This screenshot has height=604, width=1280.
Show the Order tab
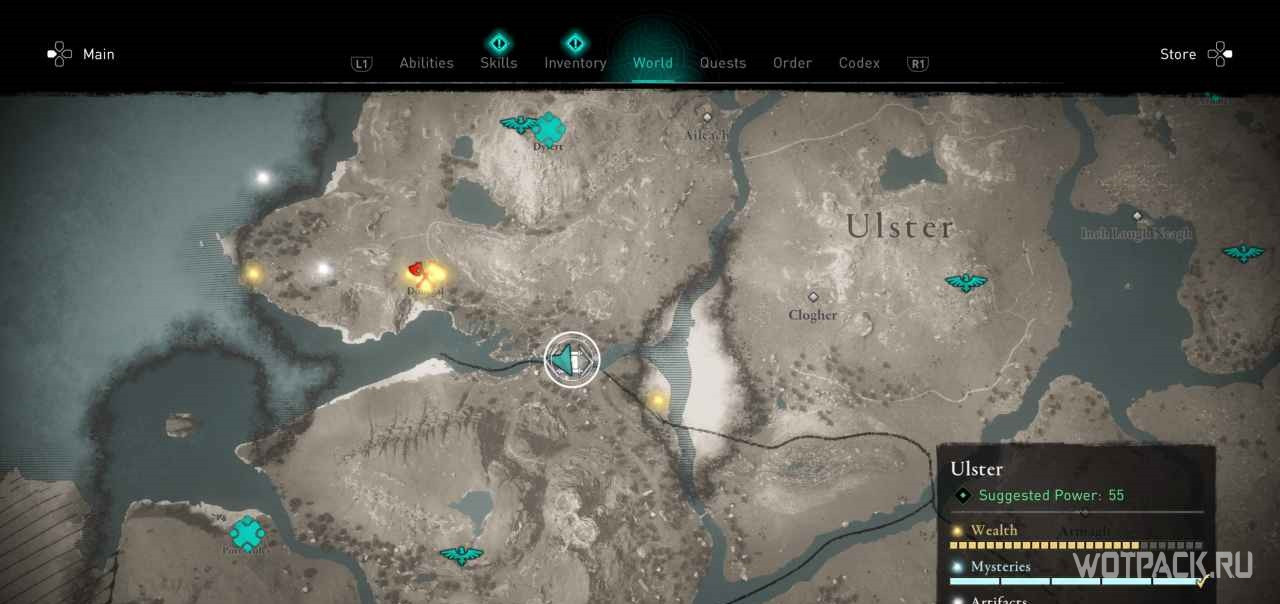coord(792,63)
